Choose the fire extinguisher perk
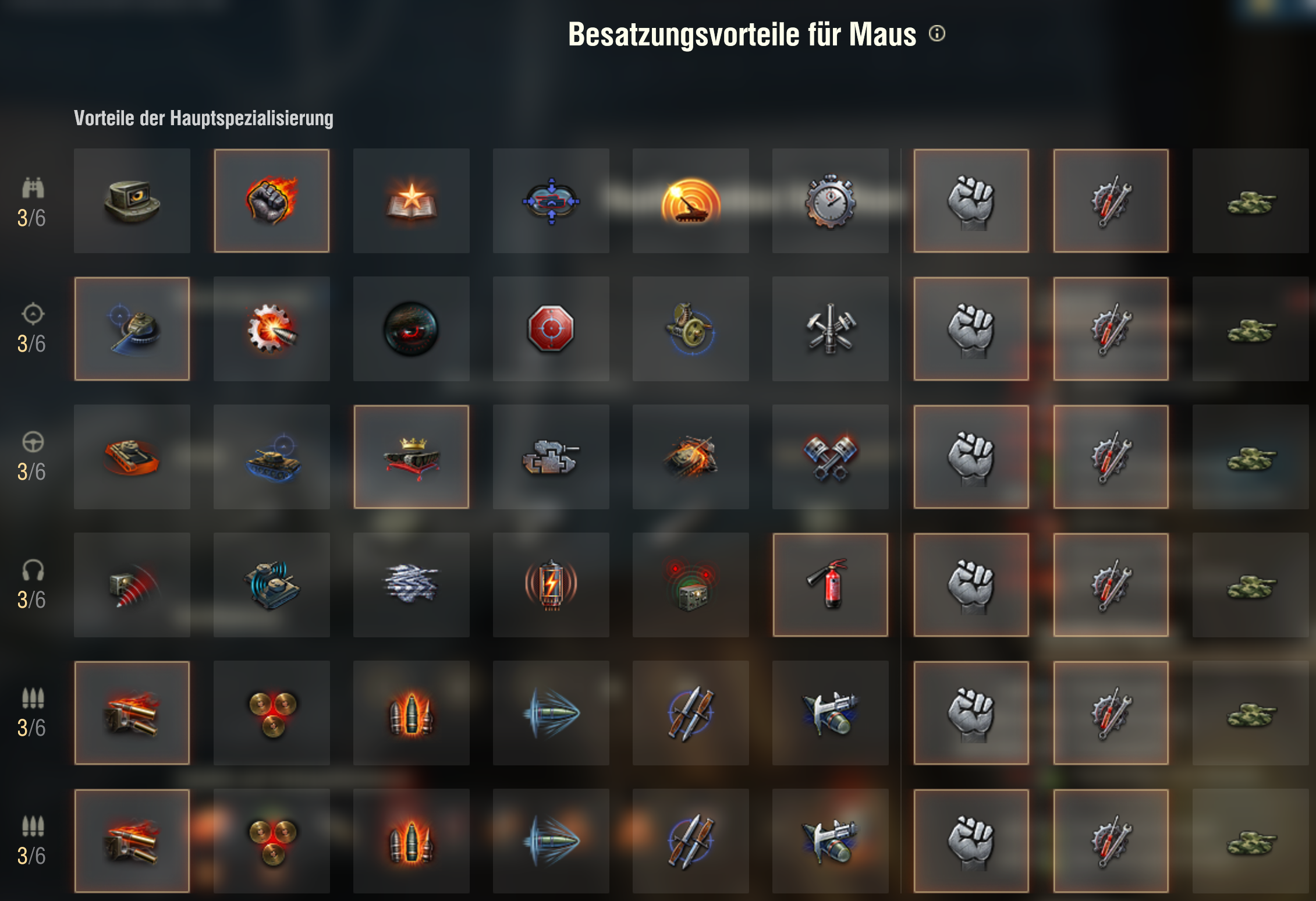The width and height of the screenshot is (1316, 901). (x=831, y=585)
